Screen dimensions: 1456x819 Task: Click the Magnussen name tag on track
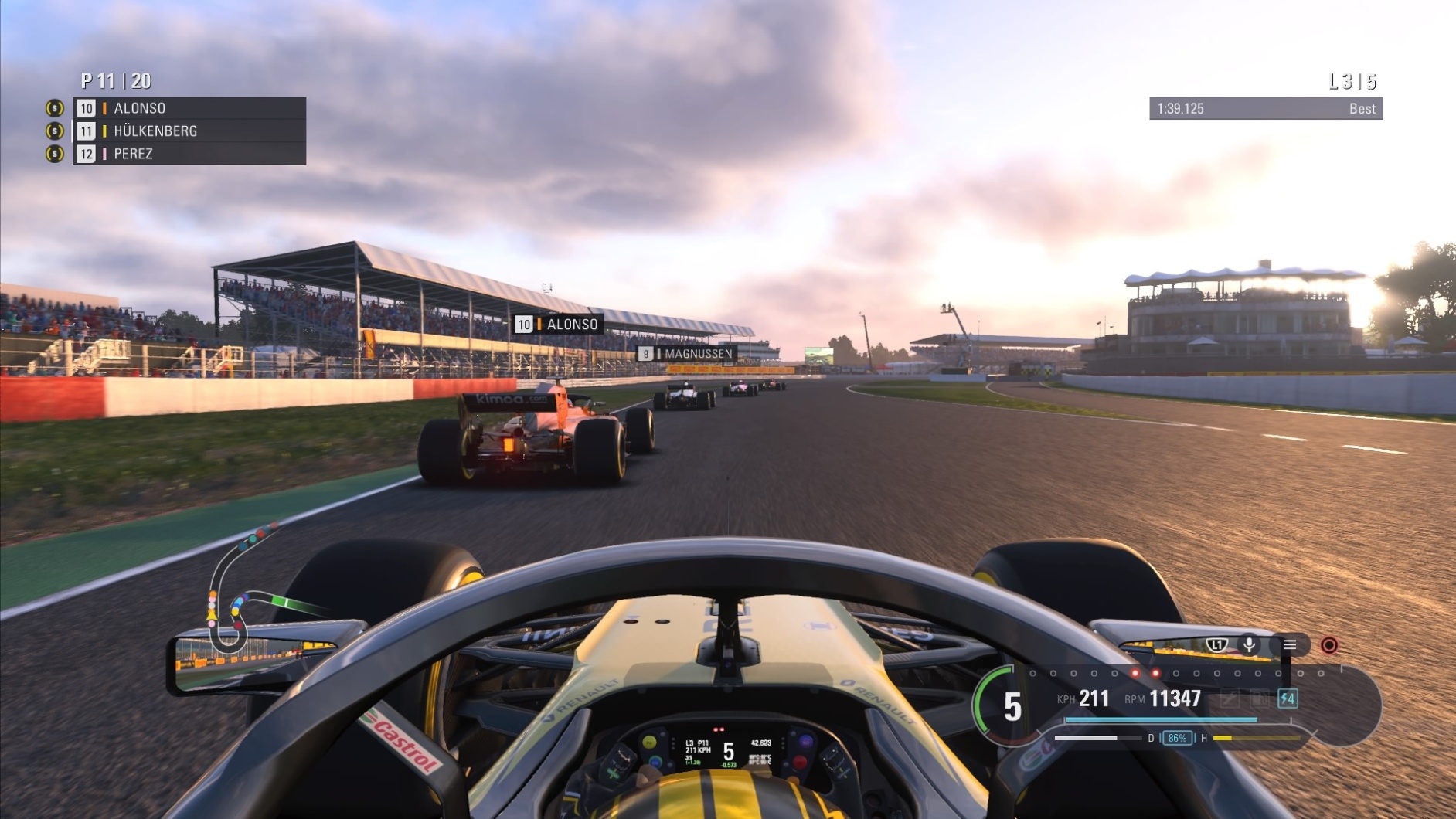click(686, 354)
